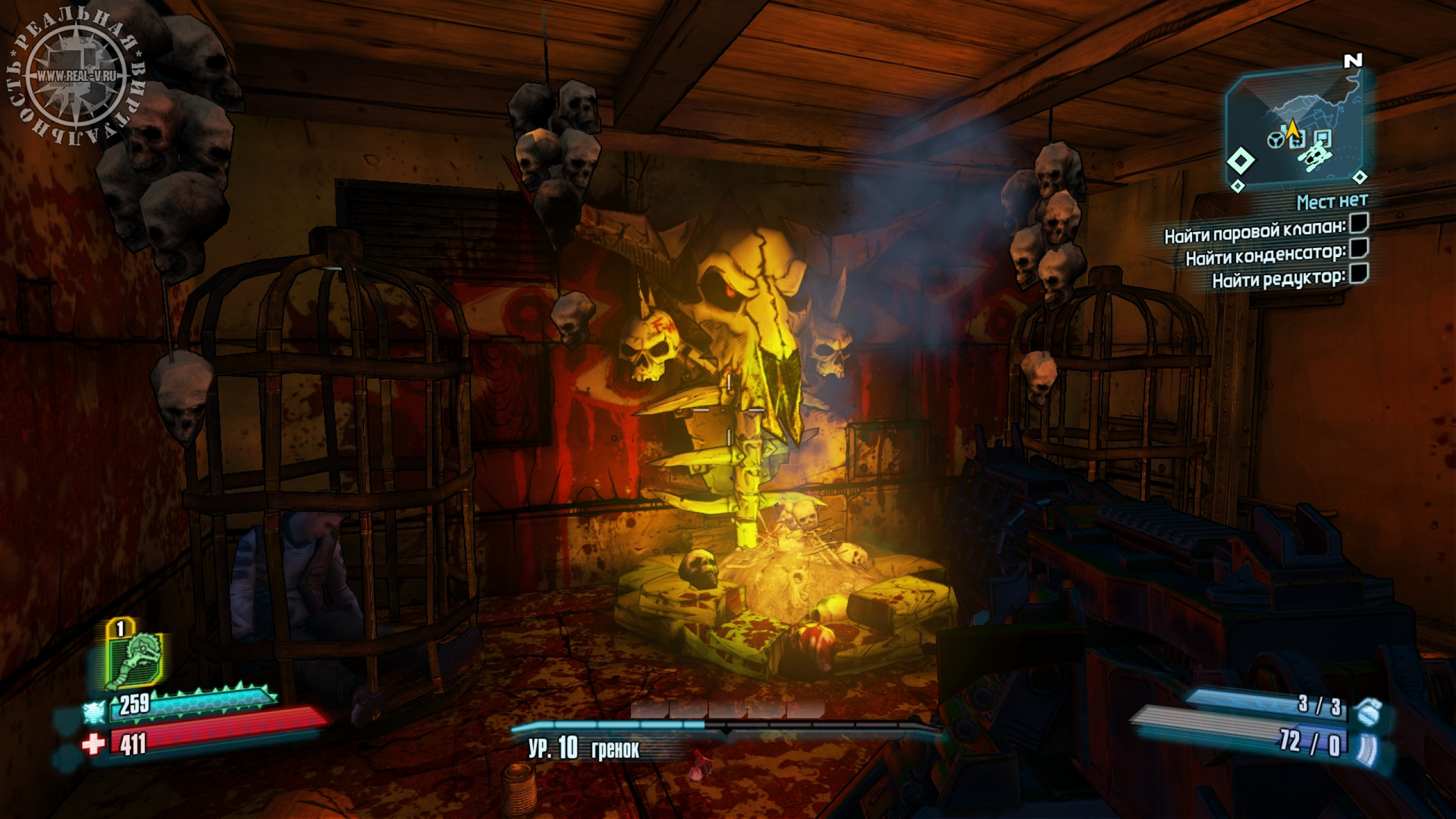Select the large diamond waypoint on the minimap
Viewport: 1456px width, 819px height.
point(1240,162)
